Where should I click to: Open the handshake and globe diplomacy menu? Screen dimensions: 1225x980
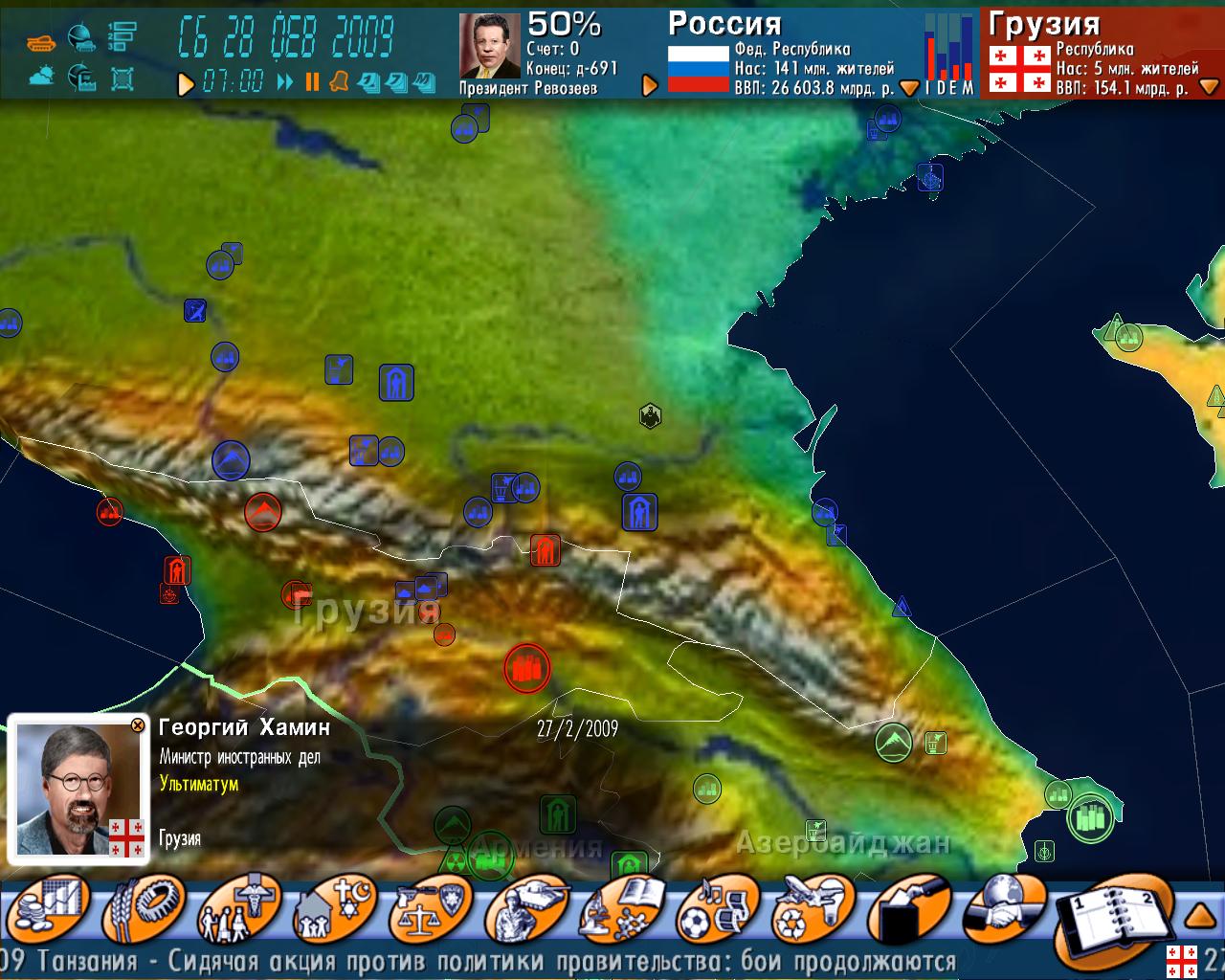tap(1002, 908)
